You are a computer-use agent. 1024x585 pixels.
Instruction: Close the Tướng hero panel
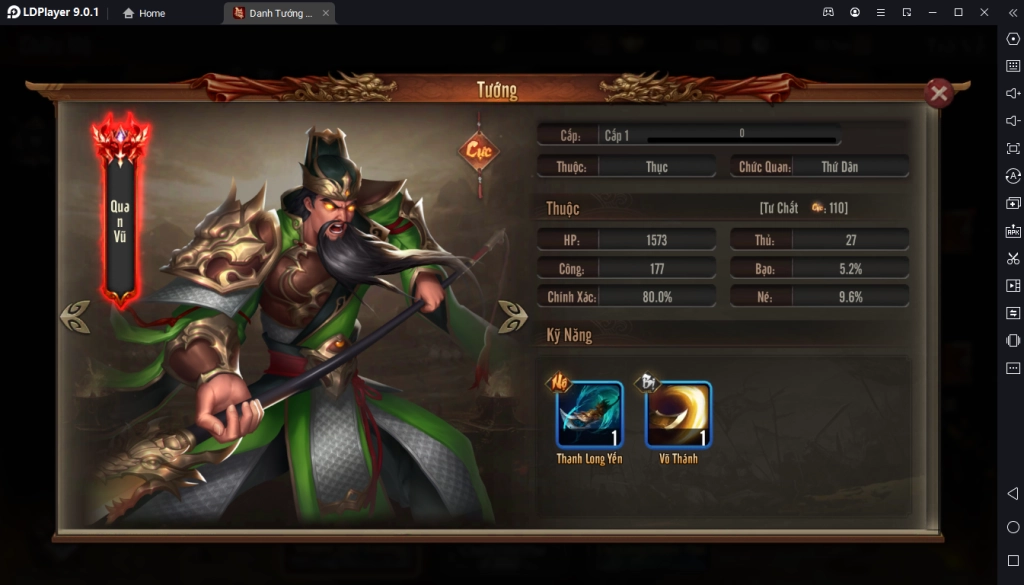pos(938,94)
